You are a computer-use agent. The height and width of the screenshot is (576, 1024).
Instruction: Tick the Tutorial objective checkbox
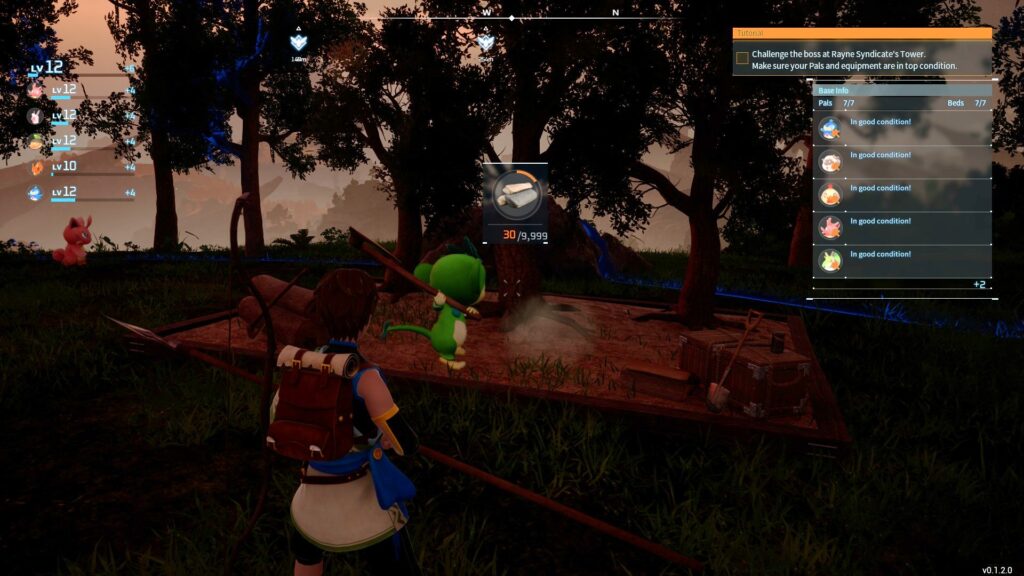coord(742,58)
